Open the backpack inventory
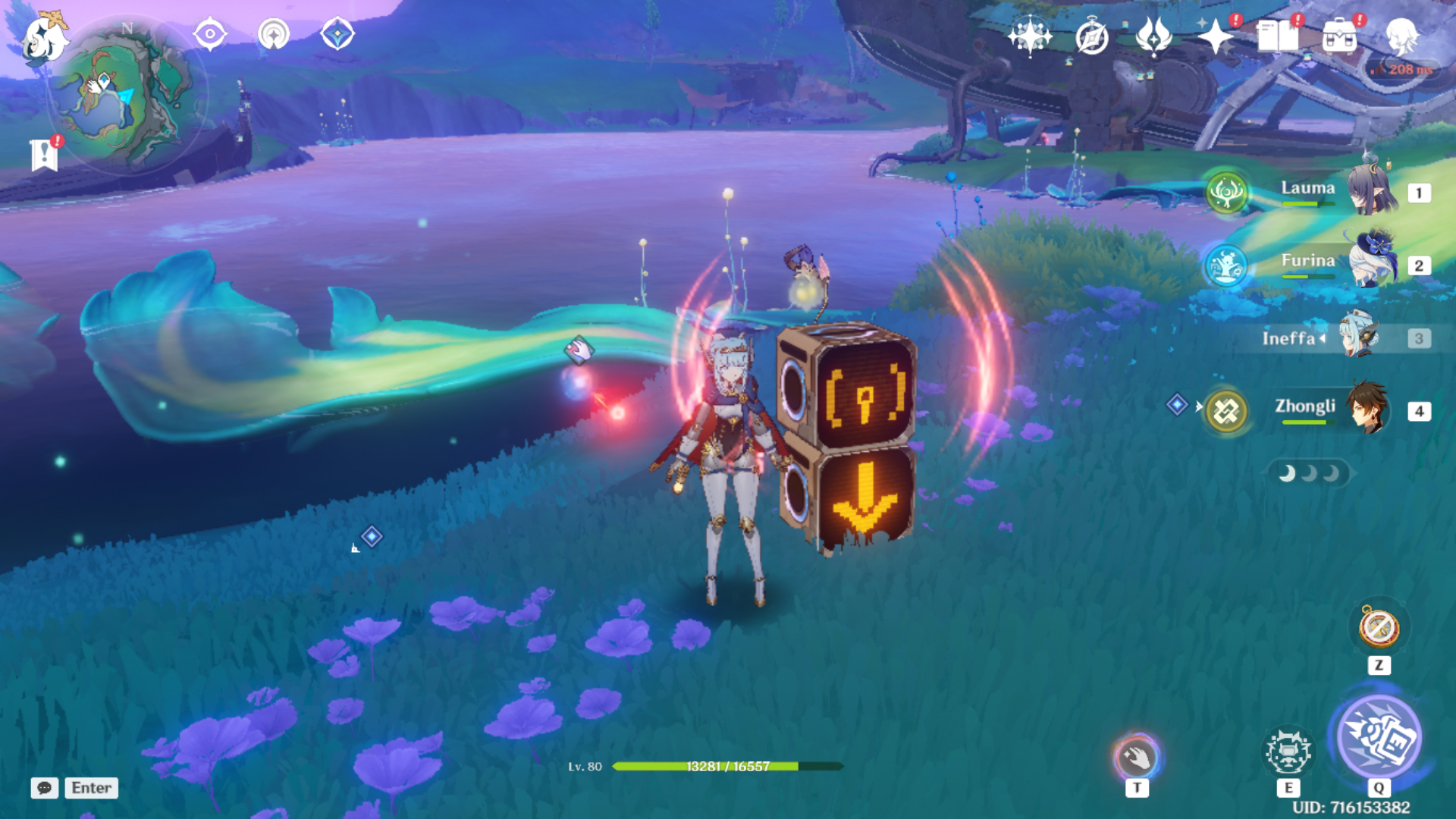This screenshot has height=819, width=1456. click(1339, 36)
